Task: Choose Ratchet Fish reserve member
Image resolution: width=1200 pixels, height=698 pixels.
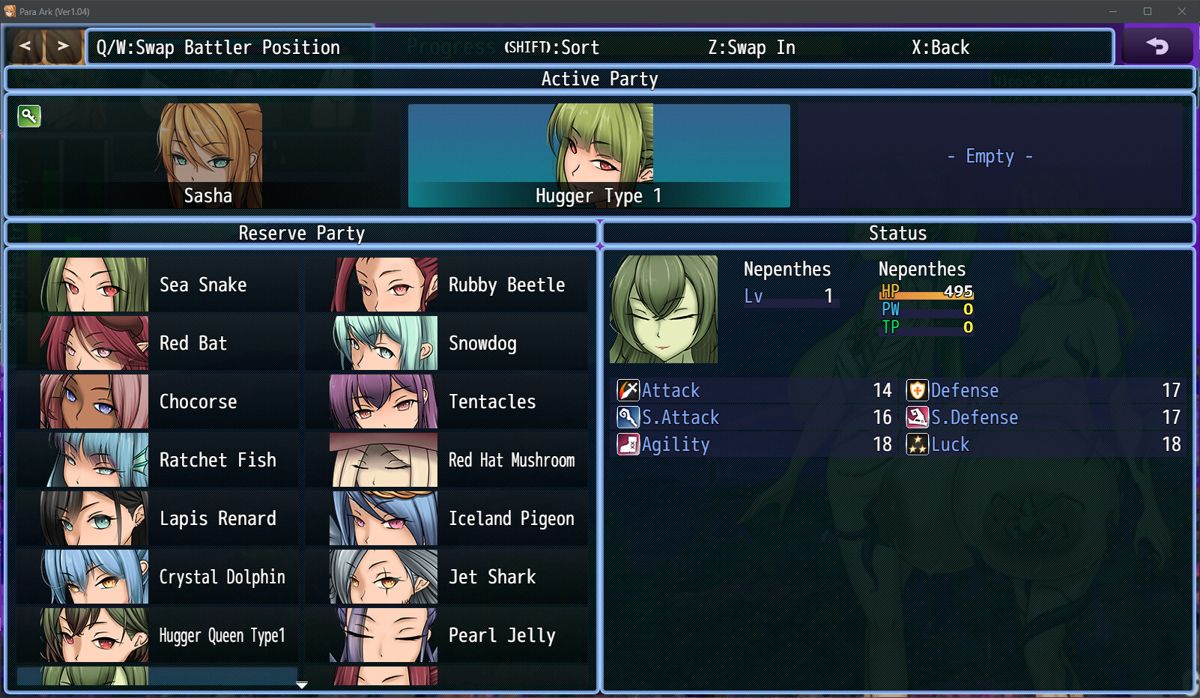Action: [x=160, y=460]
